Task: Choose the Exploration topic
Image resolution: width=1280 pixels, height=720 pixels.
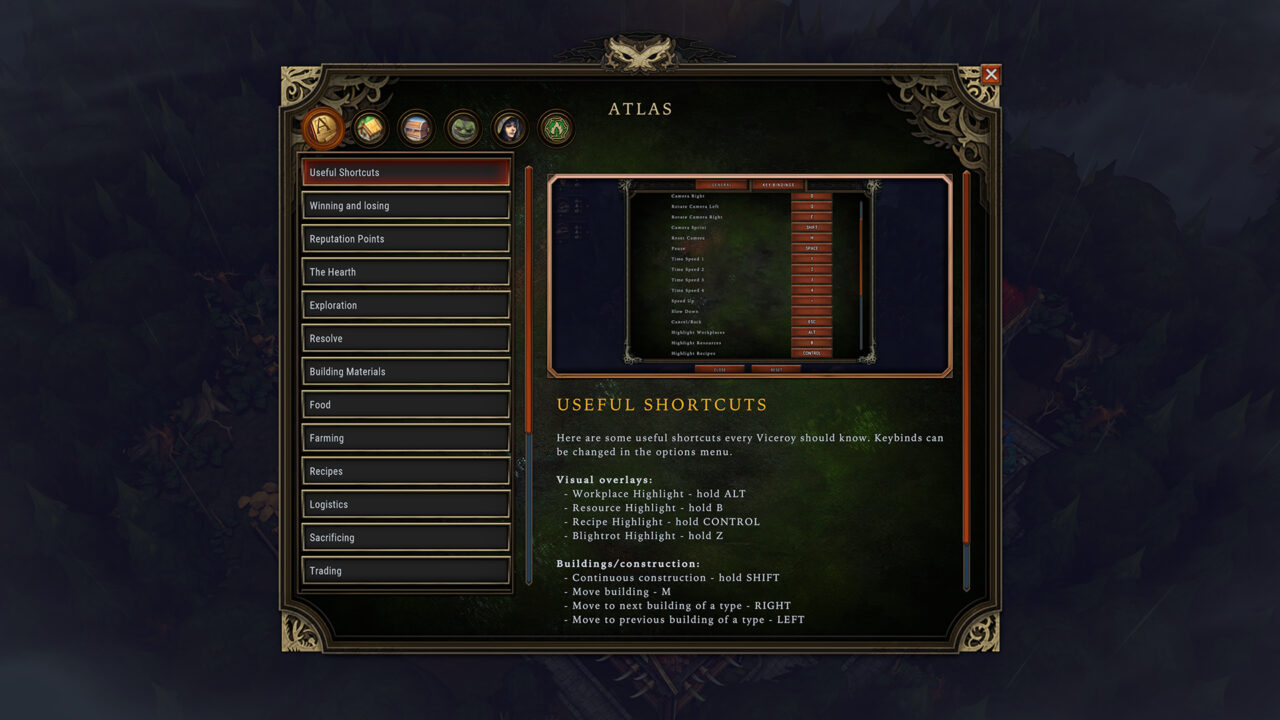Action: 406,305
